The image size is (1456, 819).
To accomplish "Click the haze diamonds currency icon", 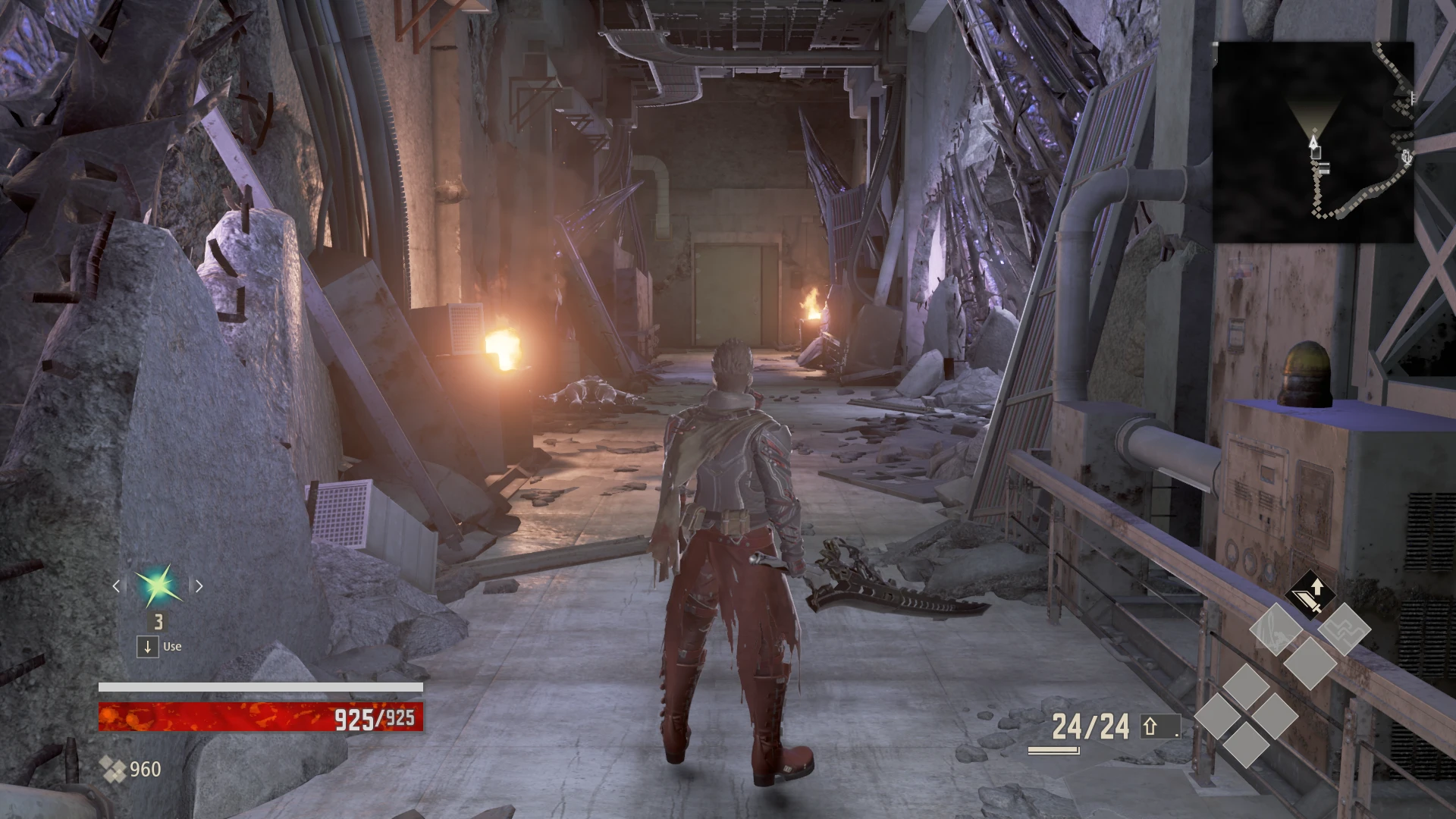I will (x=113, y=770).
